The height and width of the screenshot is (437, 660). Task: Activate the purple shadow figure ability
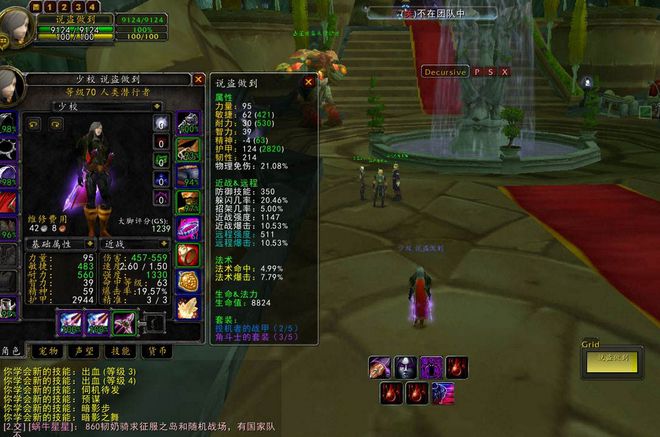pyautogui.click(x=431, y=367)
